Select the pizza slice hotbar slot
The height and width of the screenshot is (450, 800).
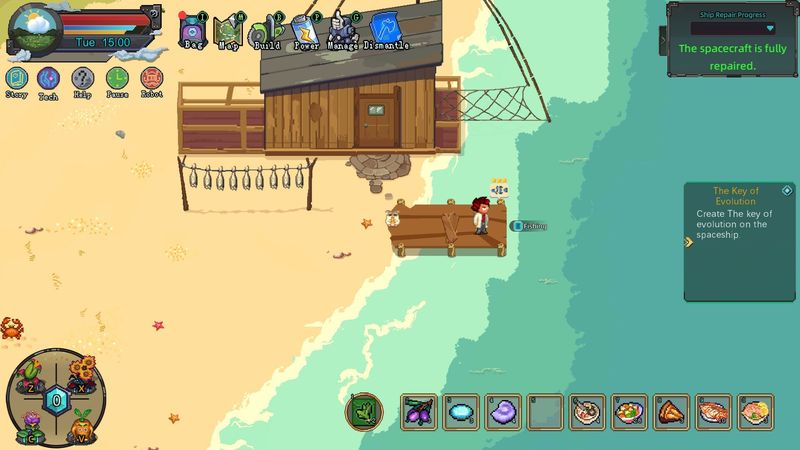coord(671,411)
